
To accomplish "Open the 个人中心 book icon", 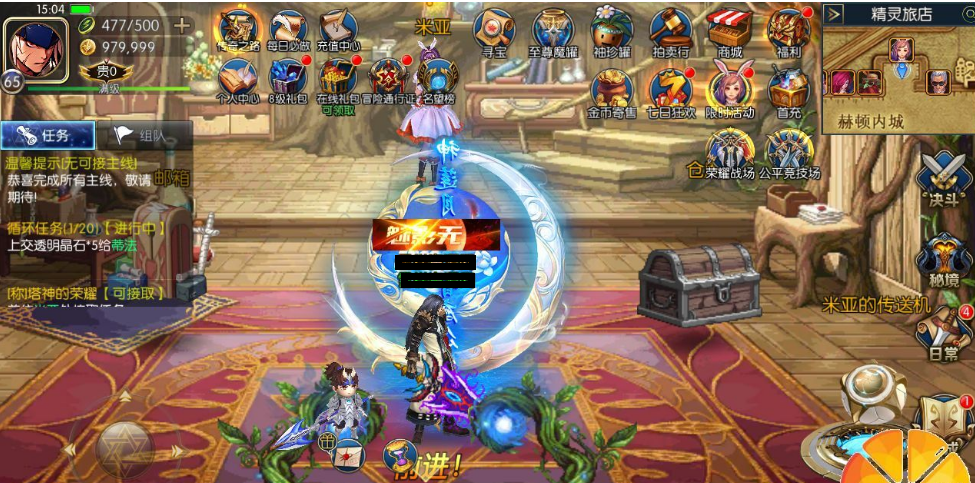I will (238, 79).
